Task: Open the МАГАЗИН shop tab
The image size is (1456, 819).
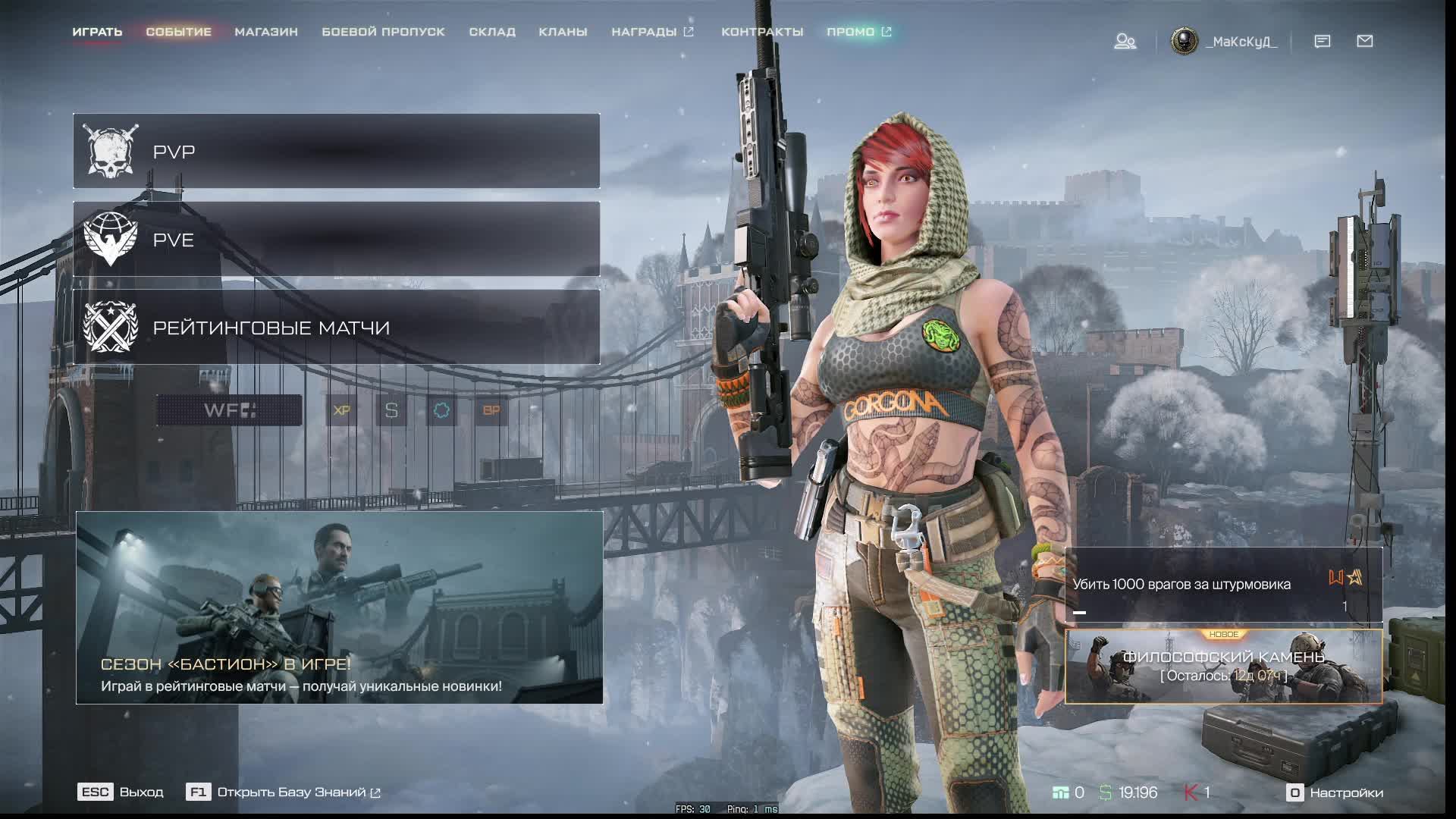Action: (x=266, y=32)
